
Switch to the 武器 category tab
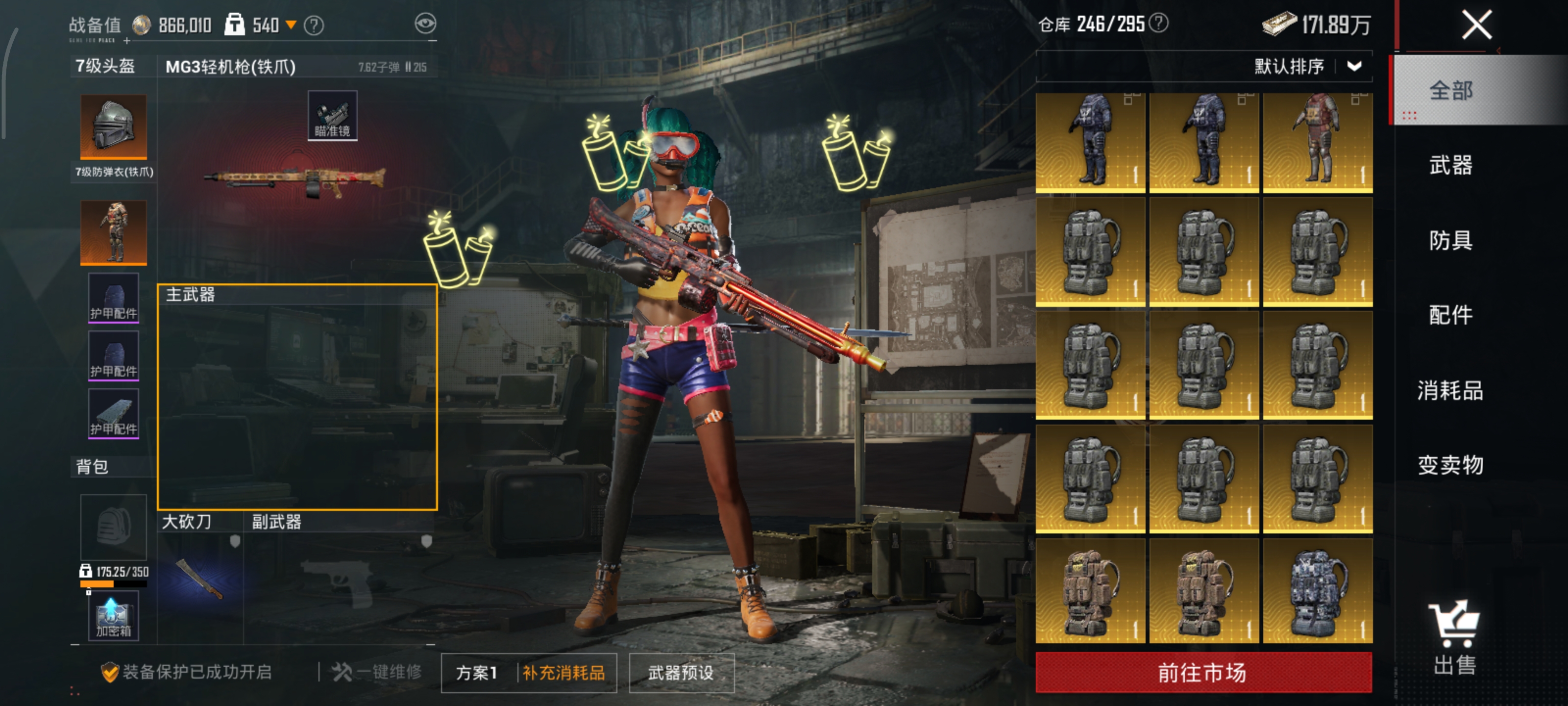pos(1450,165)
